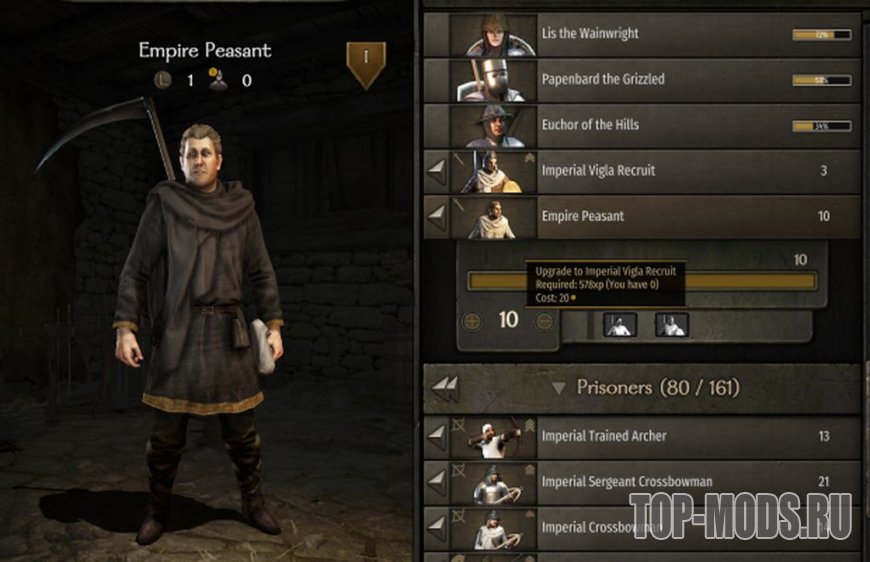Adjust the Empire Peasant quantity slider
This screenshot has width=870, height=562.
pyautogui.click(x=640, y=281)
